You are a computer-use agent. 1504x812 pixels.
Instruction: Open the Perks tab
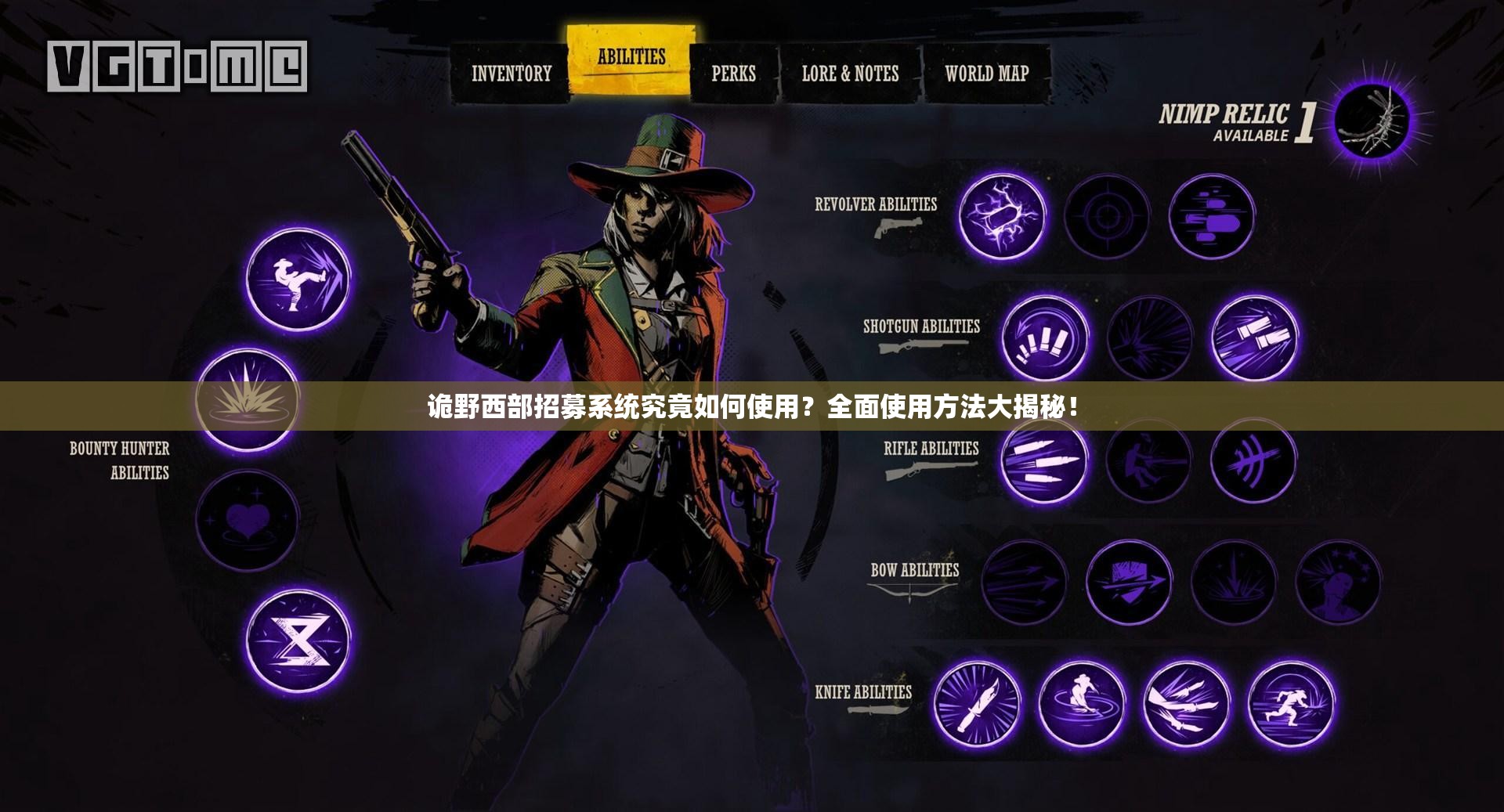tap(733, 74)
